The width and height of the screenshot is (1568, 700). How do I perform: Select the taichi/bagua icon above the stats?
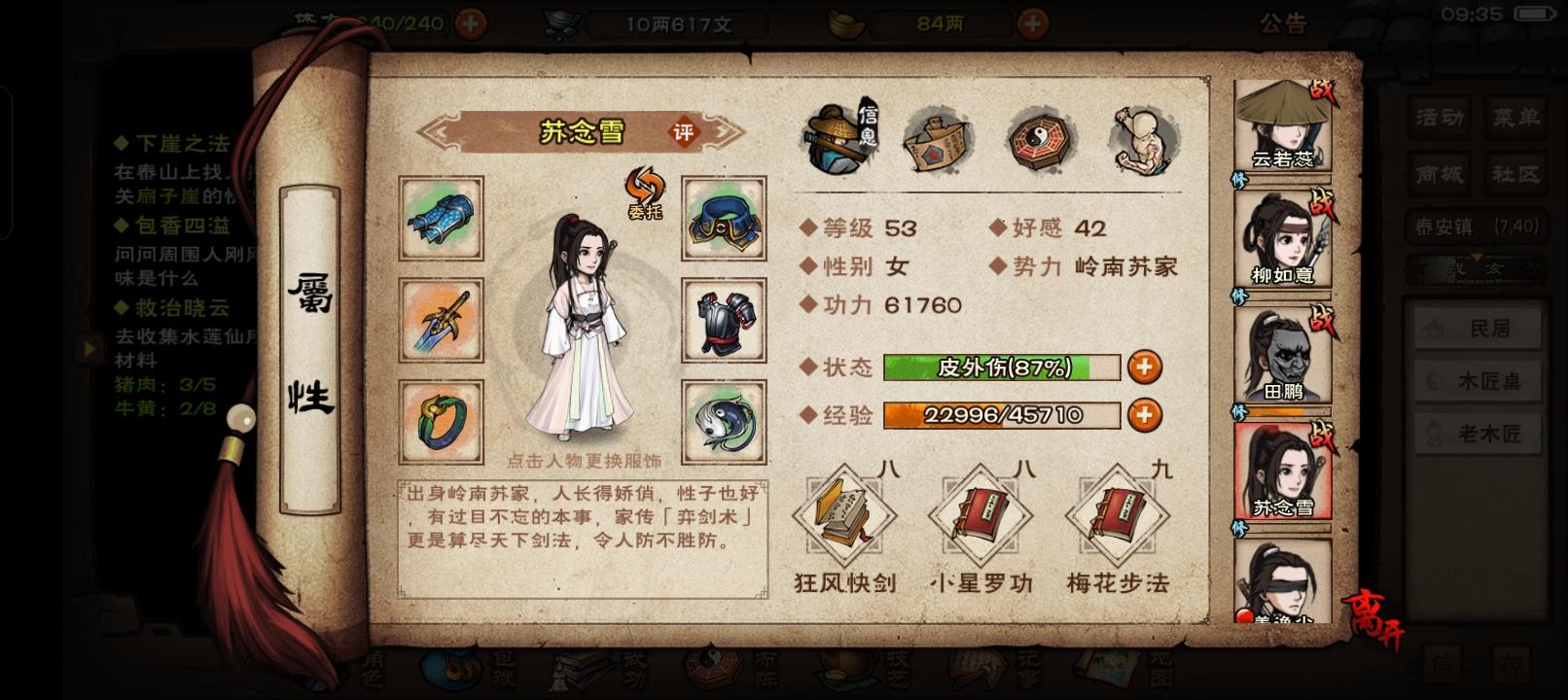coord(1039,139)
